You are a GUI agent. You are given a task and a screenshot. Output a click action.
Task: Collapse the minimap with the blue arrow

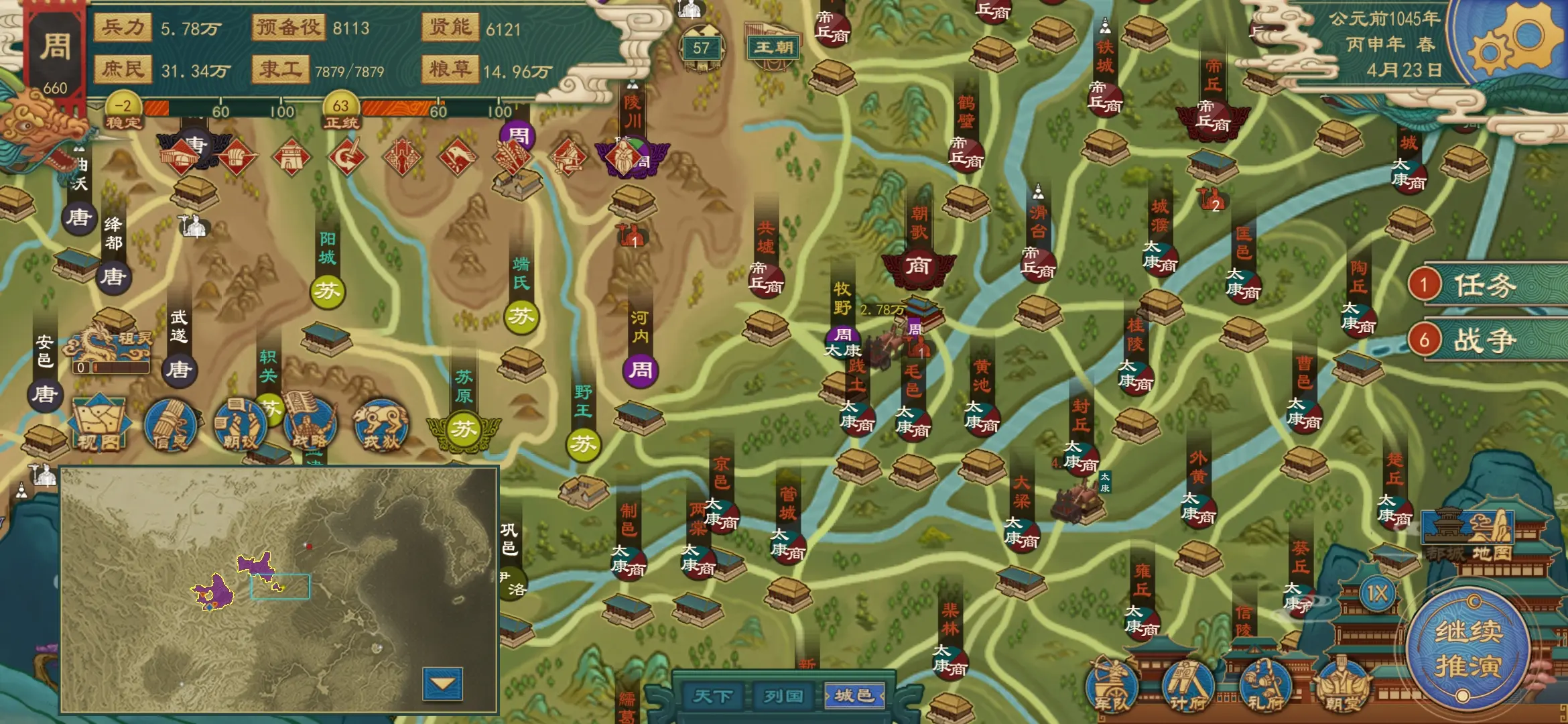click(442, 684)
